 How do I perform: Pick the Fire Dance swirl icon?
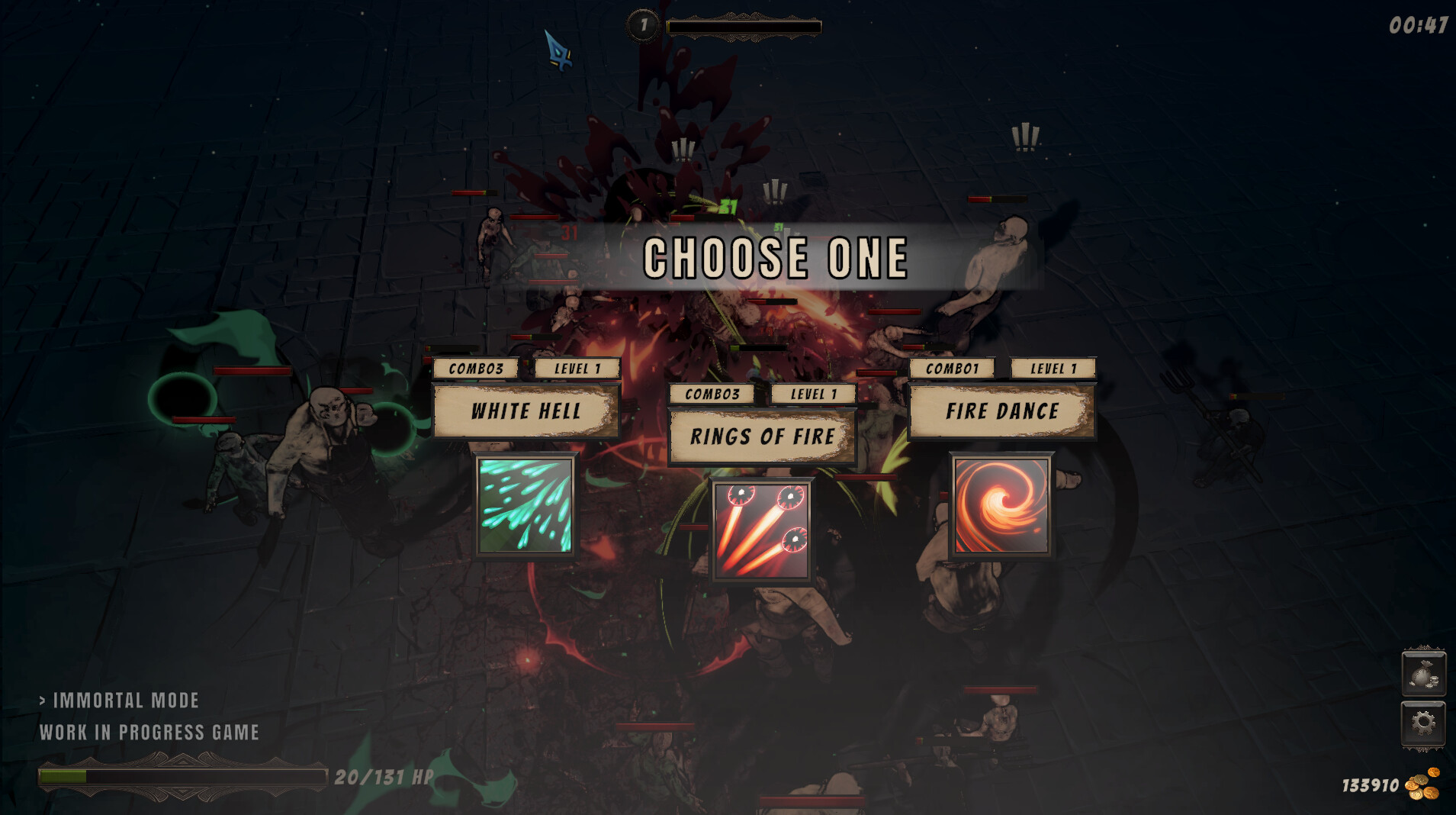point(1001,504)
